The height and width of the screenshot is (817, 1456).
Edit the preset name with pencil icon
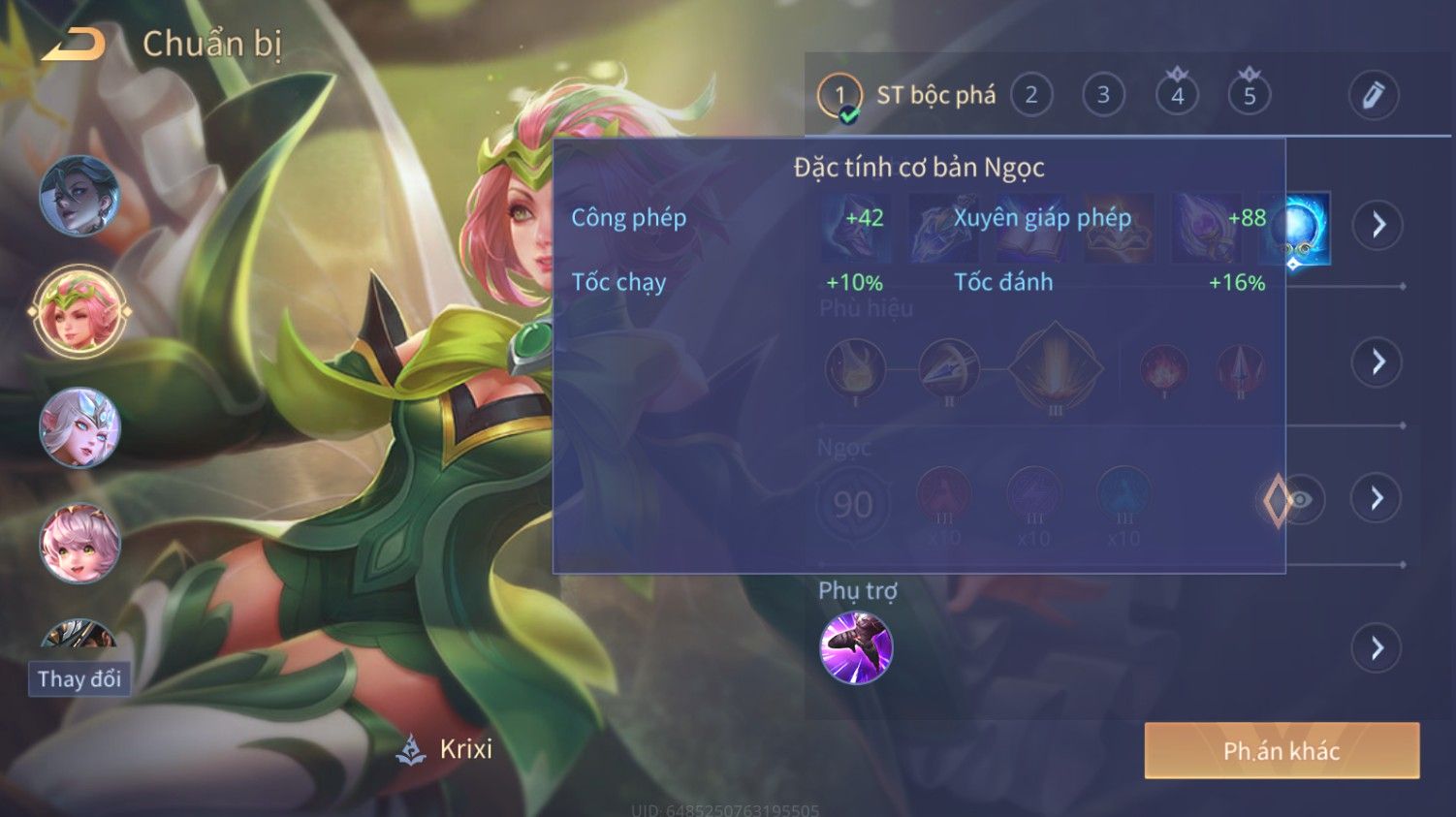click(1373, 95)
